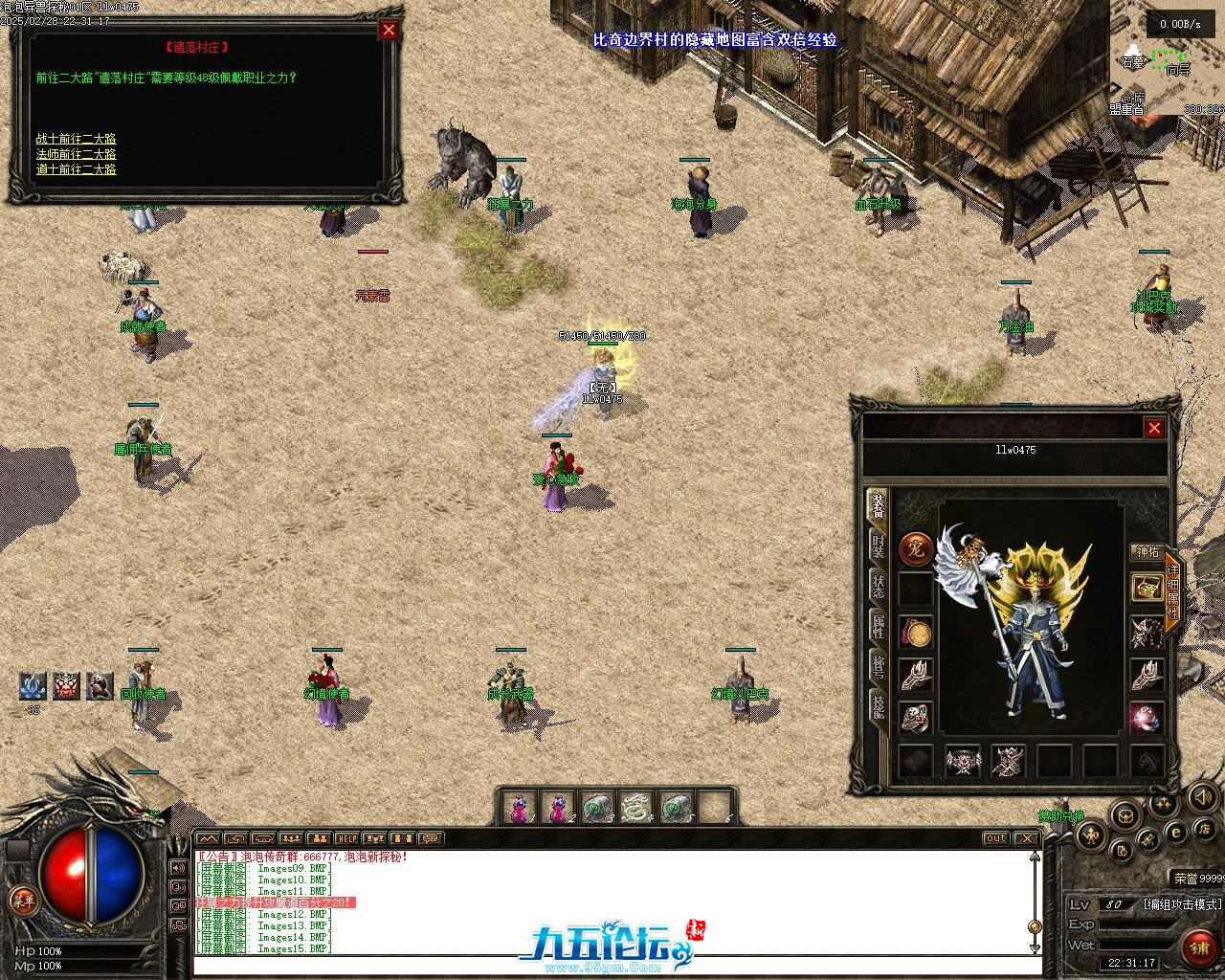
Task: Open the HELP chat toolbar button
Action: coord(346,838)
